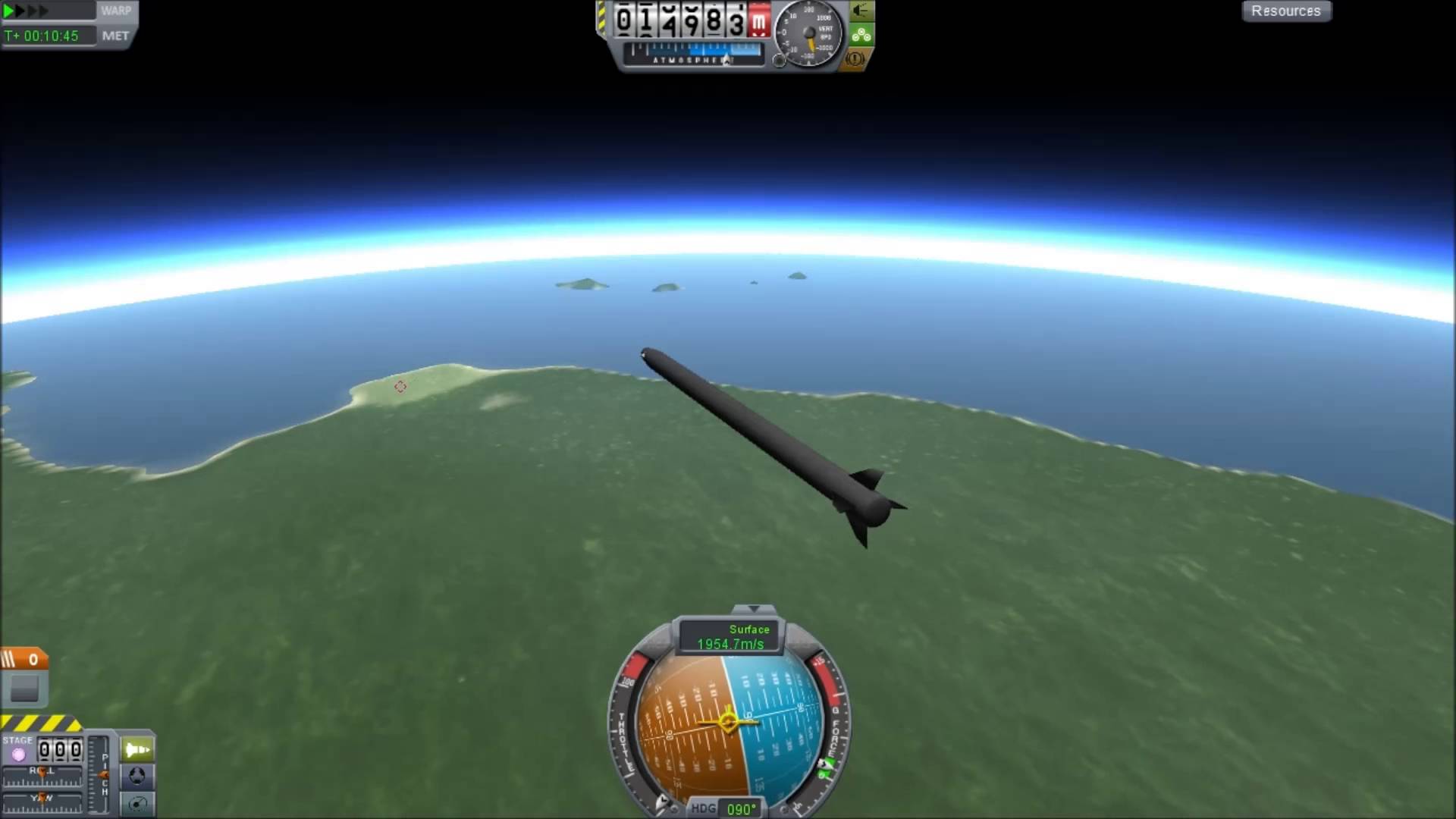Screen dimensions: 1456x819
Task: Click the green RCS gears indicator icon
Action: 860,34
